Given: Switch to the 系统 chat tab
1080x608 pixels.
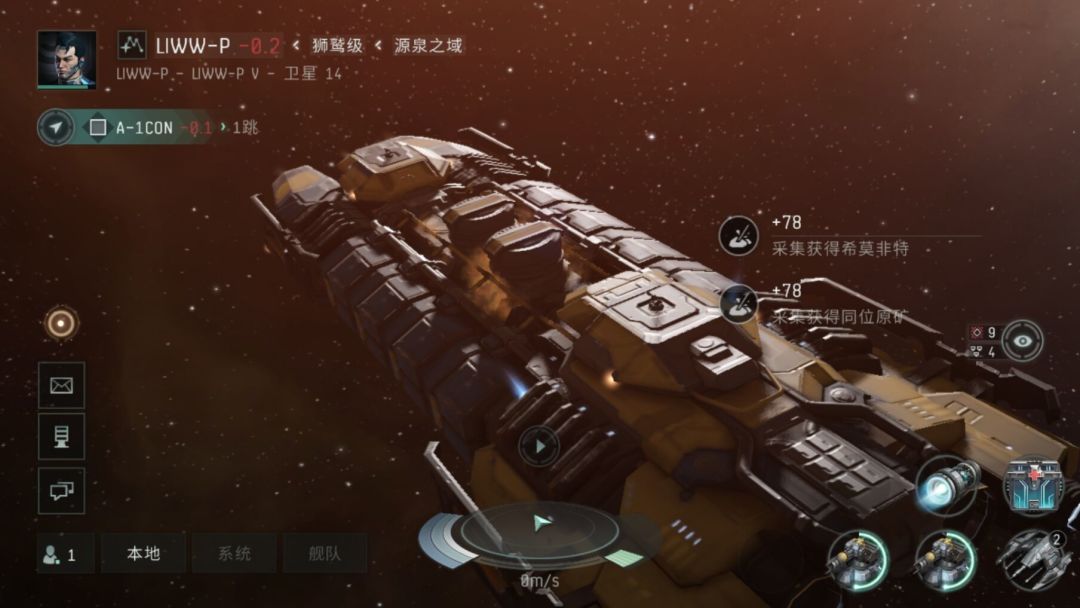Looking at the screenshot, I should [x=234, y=553].
